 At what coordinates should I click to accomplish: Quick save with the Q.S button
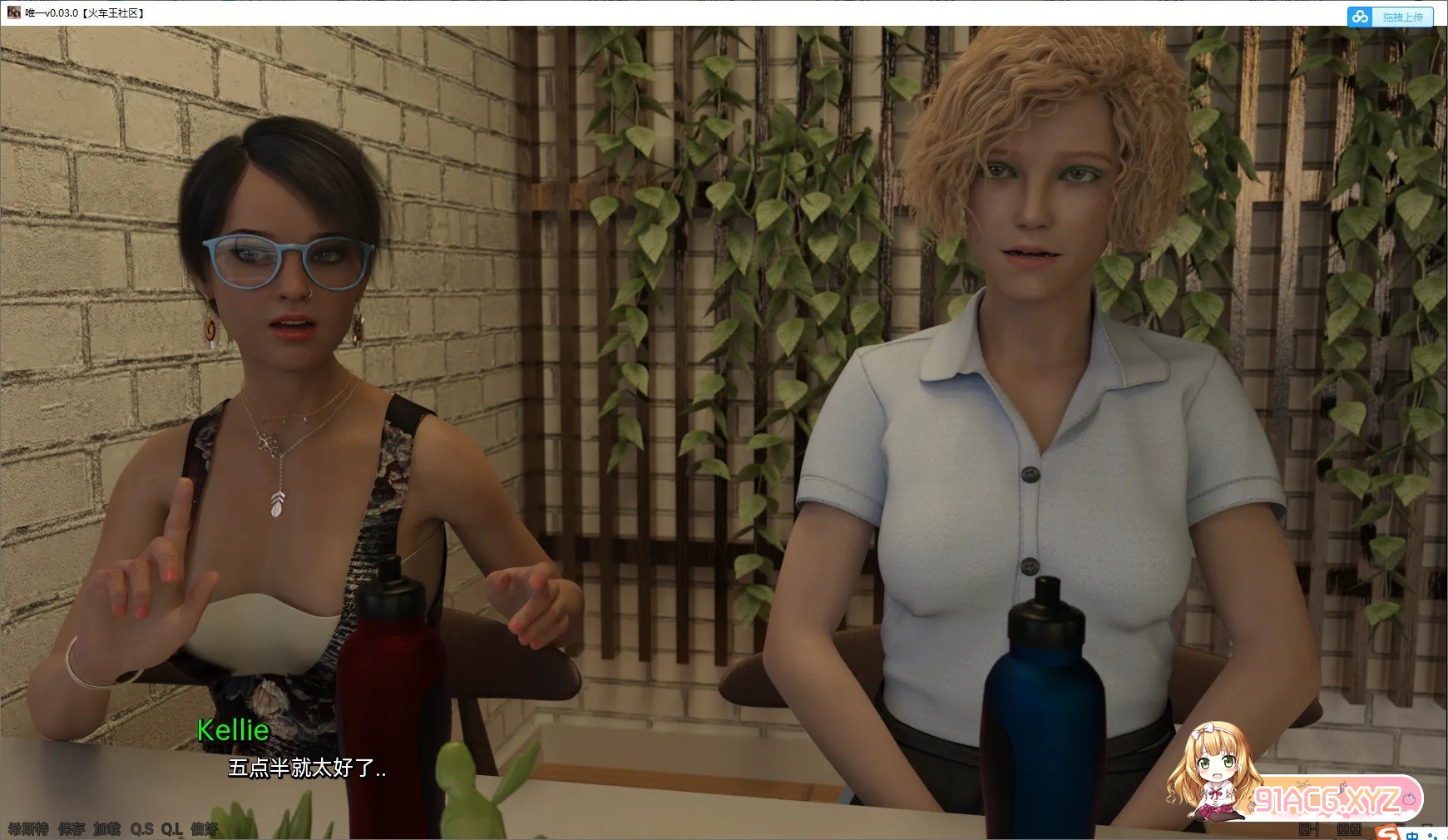point(141,829)
